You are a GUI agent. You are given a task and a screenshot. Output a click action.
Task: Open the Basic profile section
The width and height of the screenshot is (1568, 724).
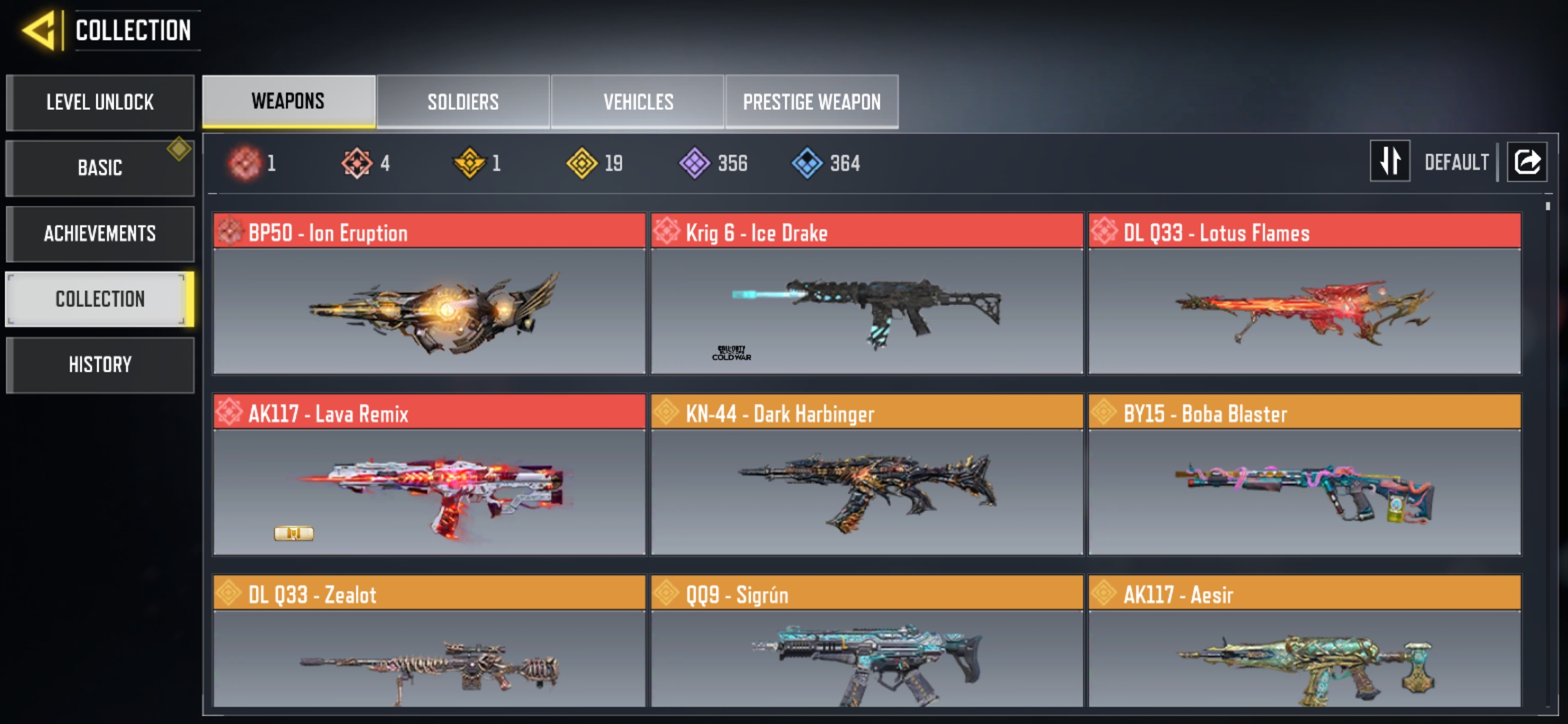point(100,168)
